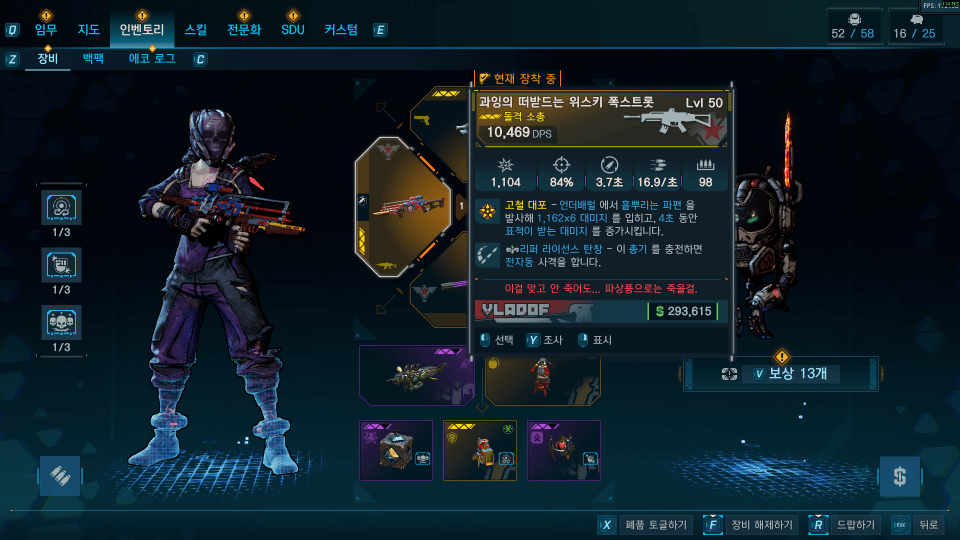Switch to the 전문화 (Specialization) tab
The image size is (960, 540).
[244, 30]
